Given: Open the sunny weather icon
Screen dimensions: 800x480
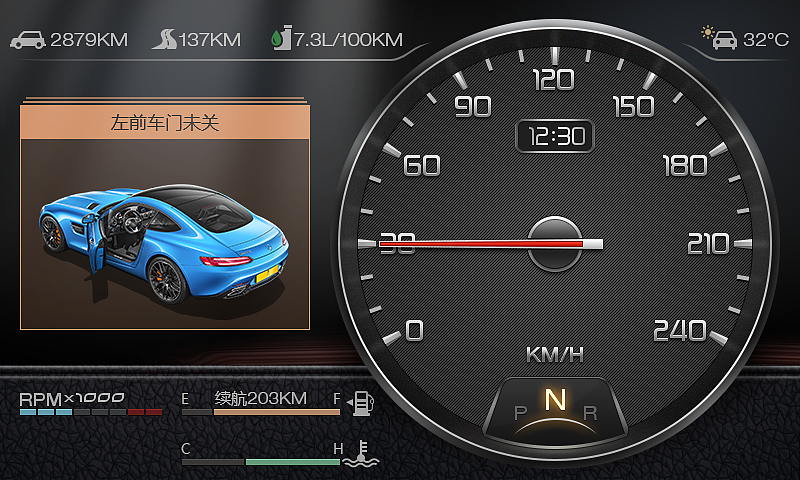Looking at the screenshot, I should [x=716, y=38].
